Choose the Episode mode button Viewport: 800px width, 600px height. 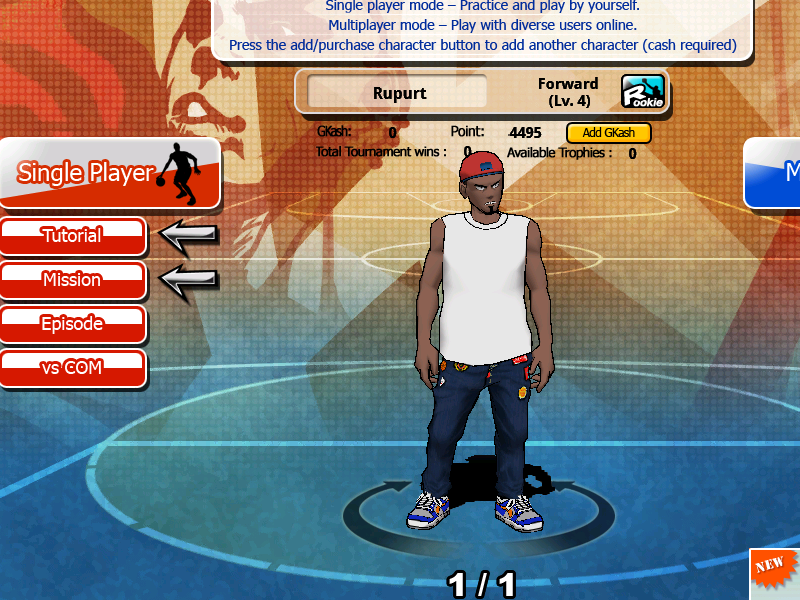(x=72, y=324)
